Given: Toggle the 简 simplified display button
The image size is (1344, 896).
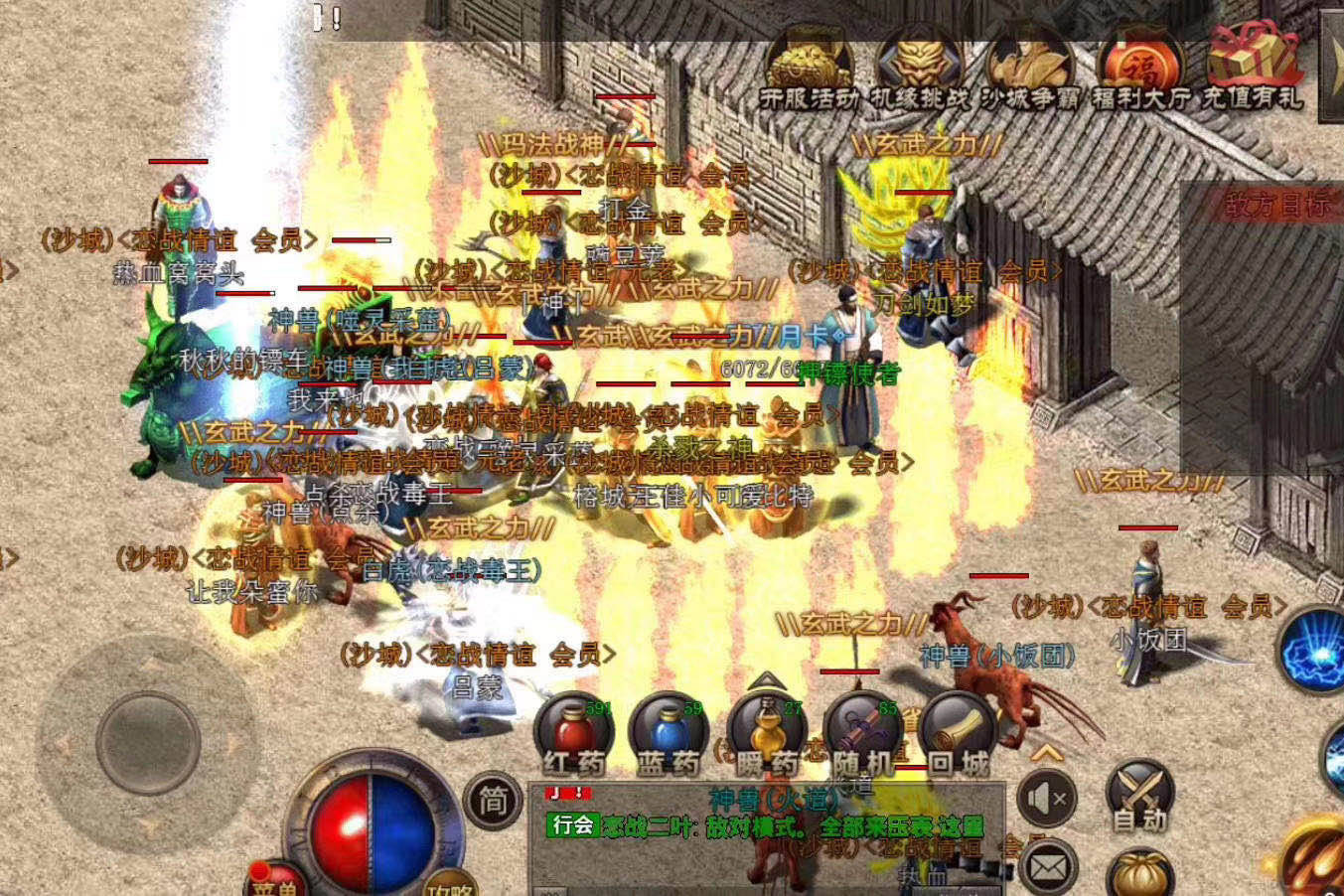Looking at the screenshot, I should pos(493,799).
